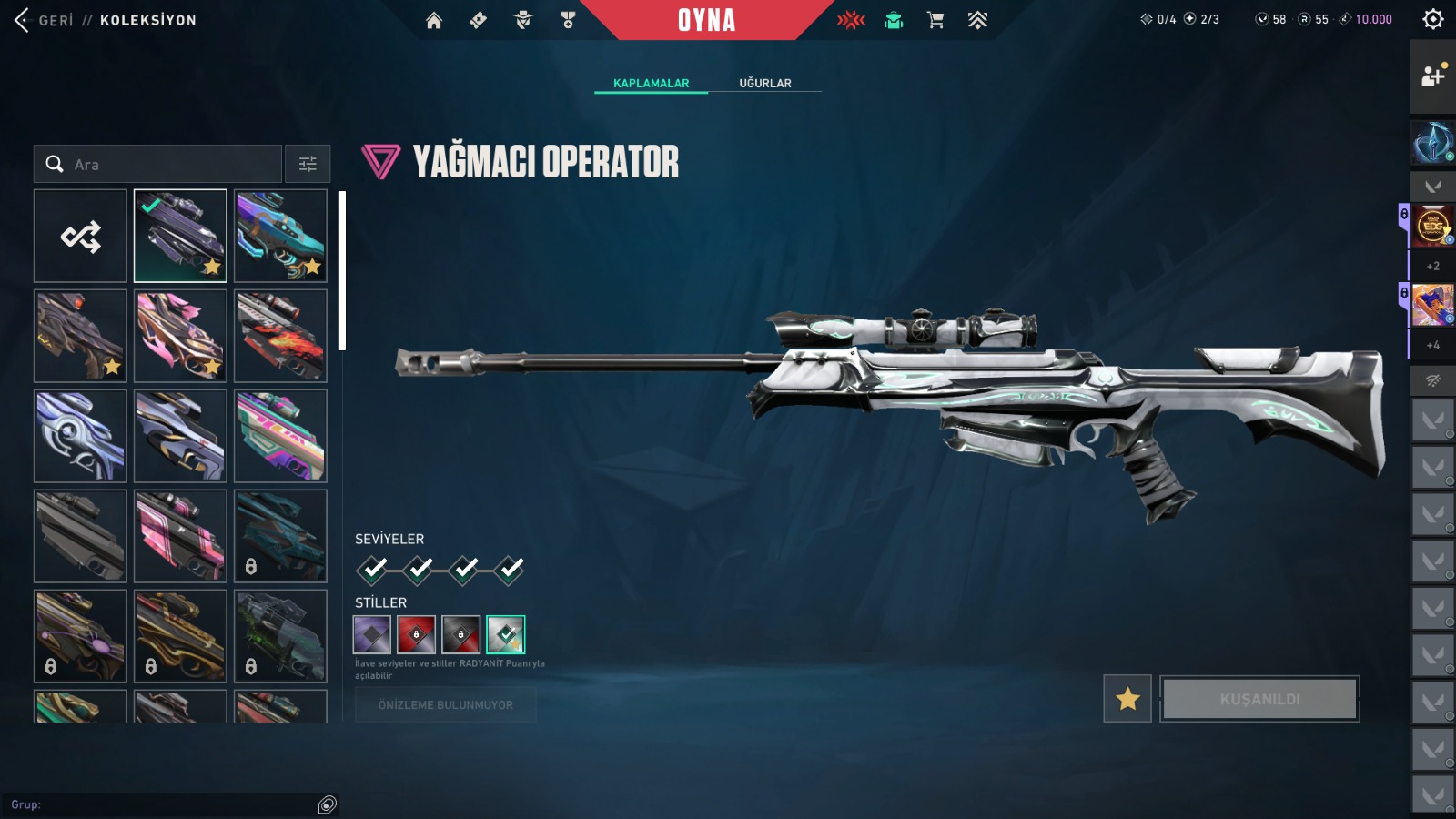The width and height of the screenshot is (1456, 819).
Task: Toggle the favorite star button
Action: point(1127,699)
